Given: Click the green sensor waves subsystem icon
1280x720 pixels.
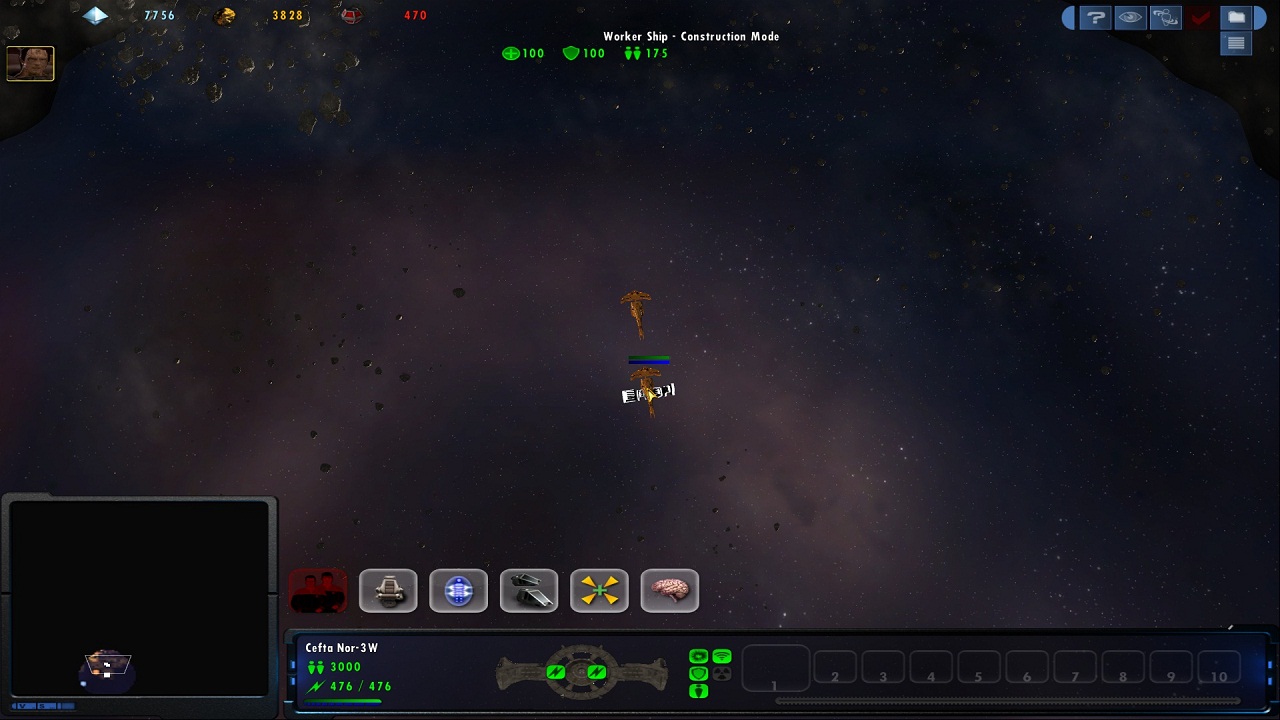Looking at the screenshot, I should [x=721, y=657].
